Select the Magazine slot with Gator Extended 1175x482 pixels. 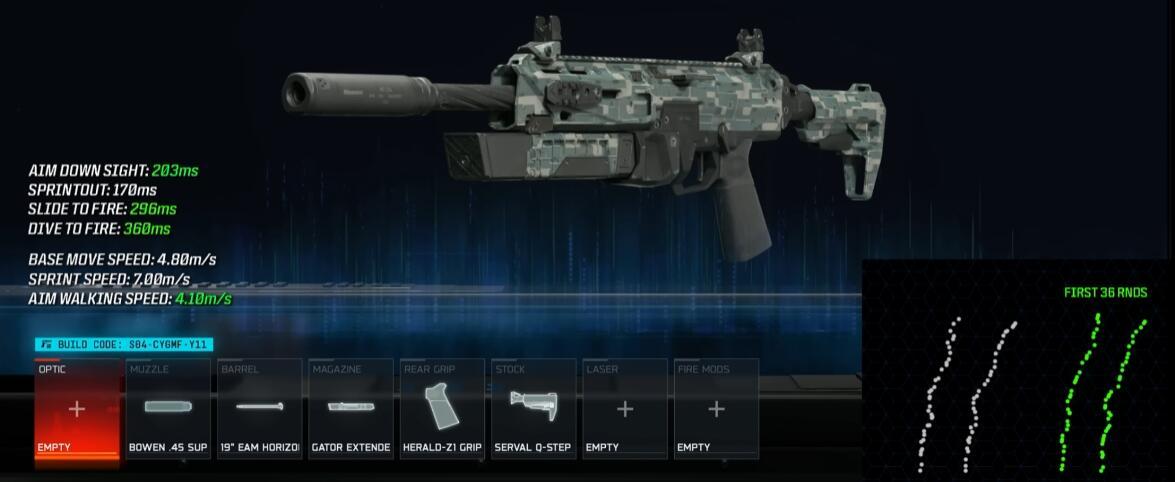[350, 409]
